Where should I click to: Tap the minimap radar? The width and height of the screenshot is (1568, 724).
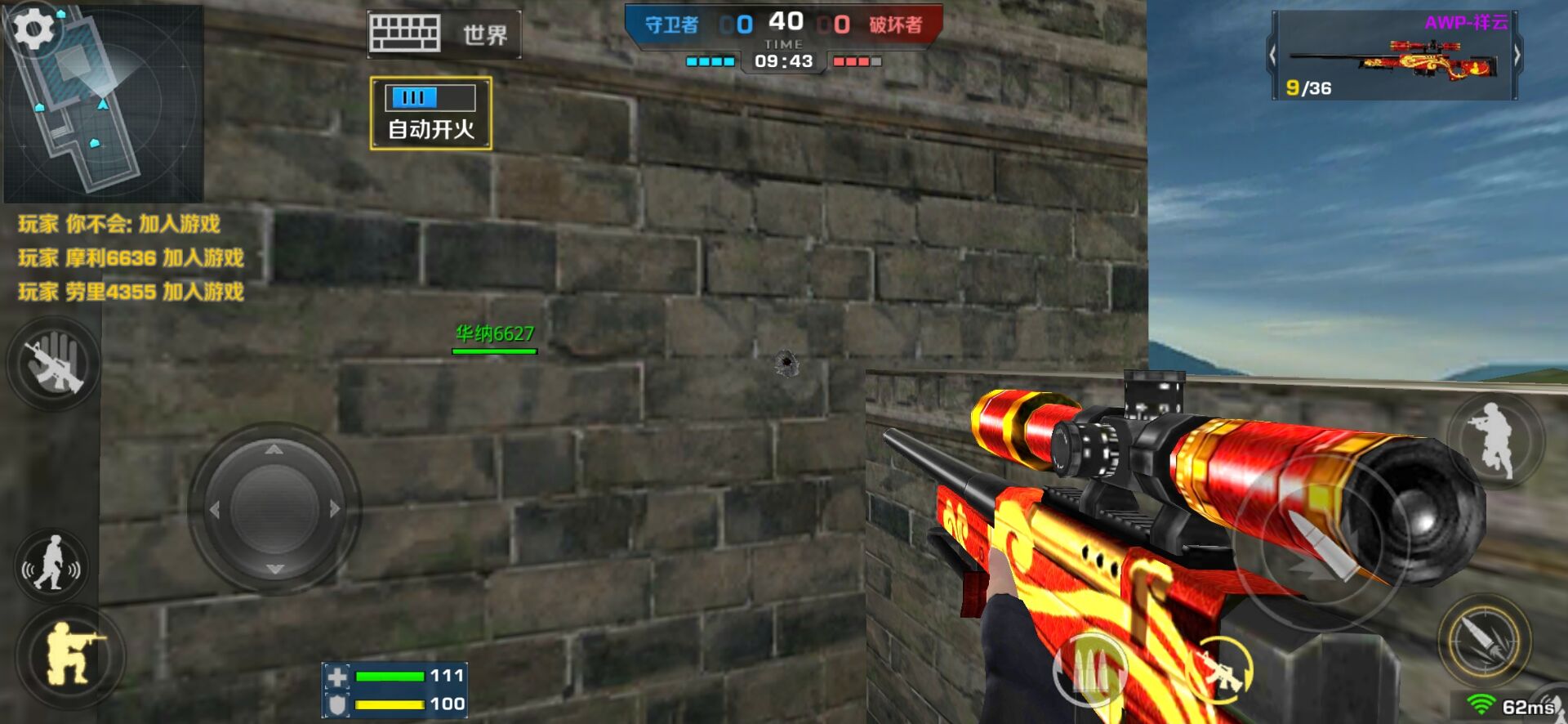click(105, 106)
